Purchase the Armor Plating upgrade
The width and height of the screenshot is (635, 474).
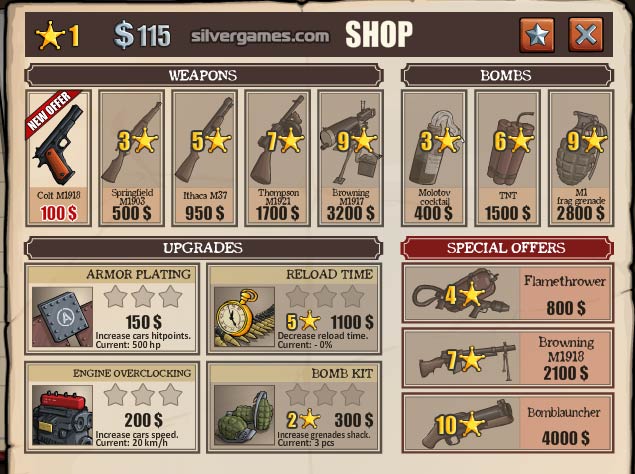point(112,308)
